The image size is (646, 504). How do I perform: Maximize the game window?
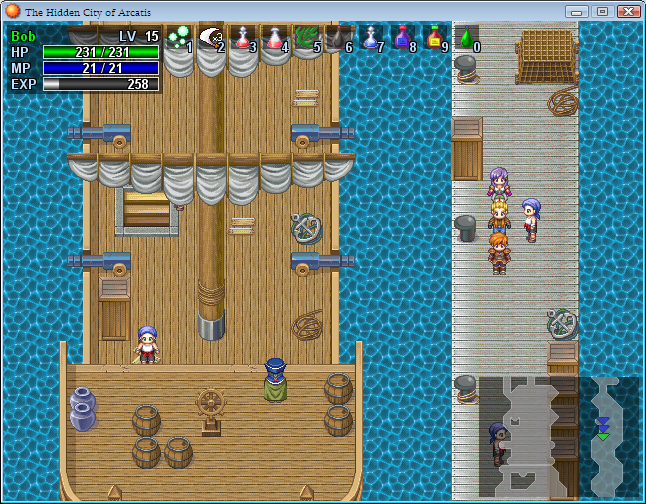click(601, 11)
